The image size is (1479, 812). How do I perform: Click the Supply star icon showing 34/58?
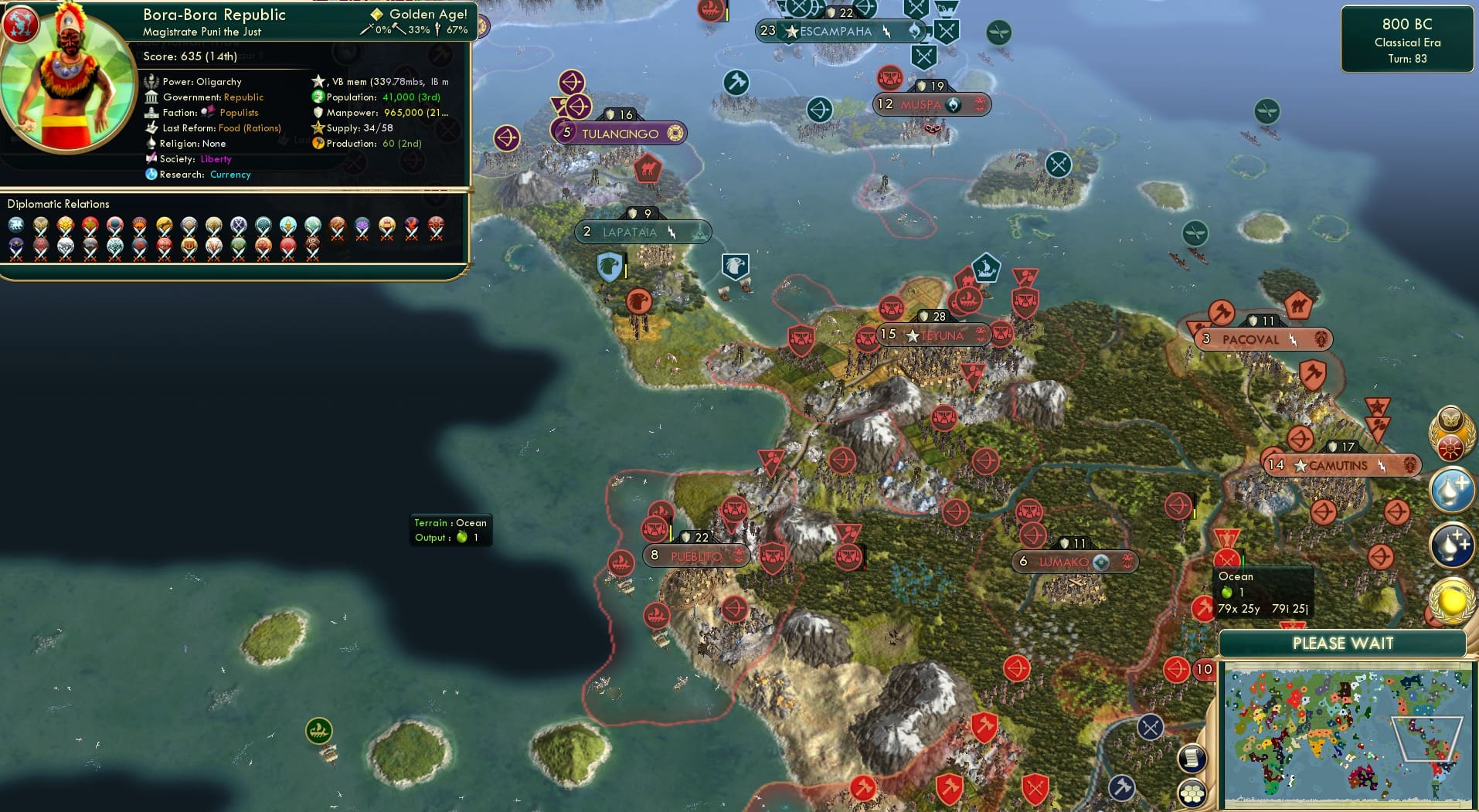point(317,127)
